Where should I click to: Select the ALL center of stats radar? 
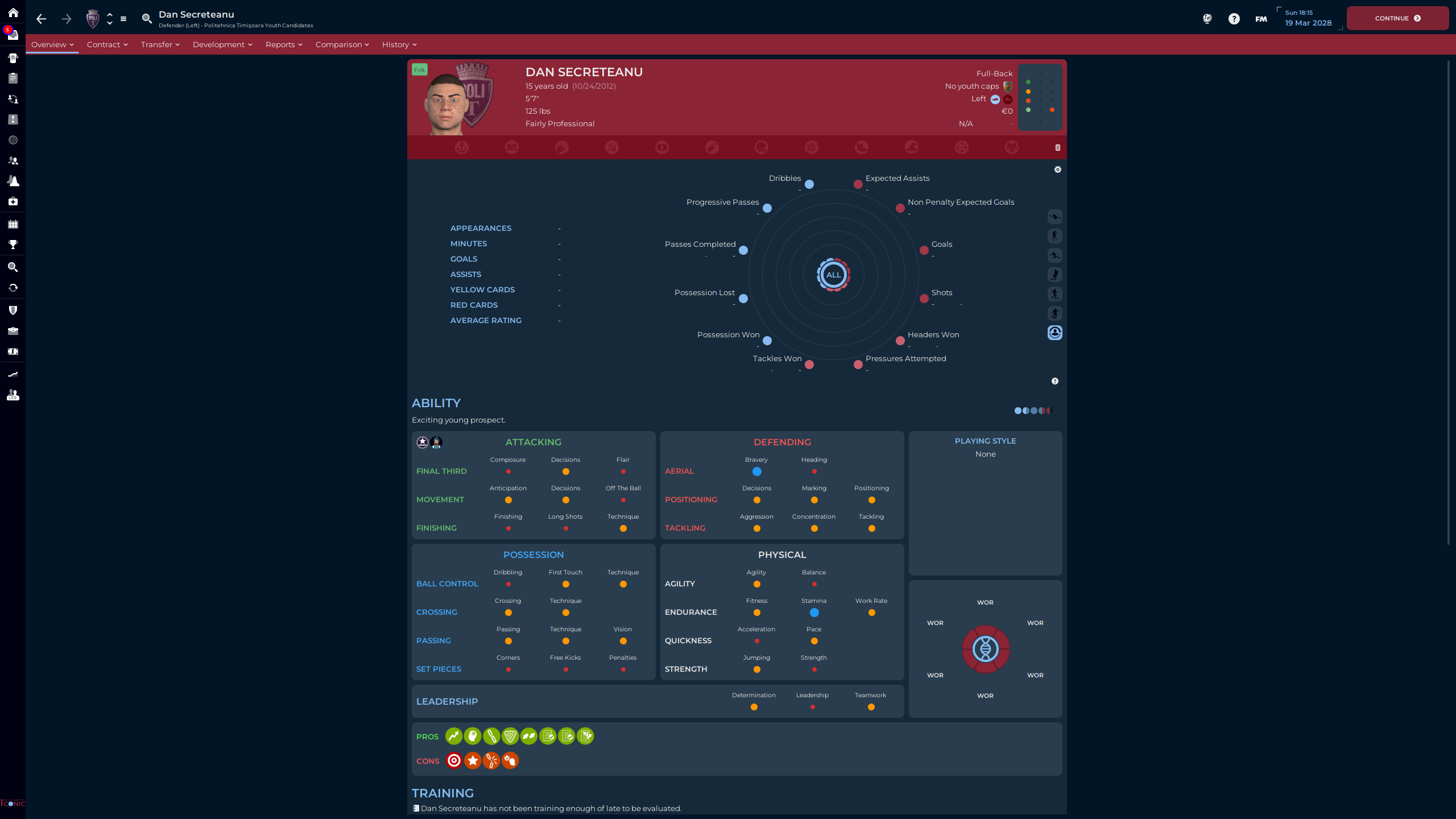[833, 275]
